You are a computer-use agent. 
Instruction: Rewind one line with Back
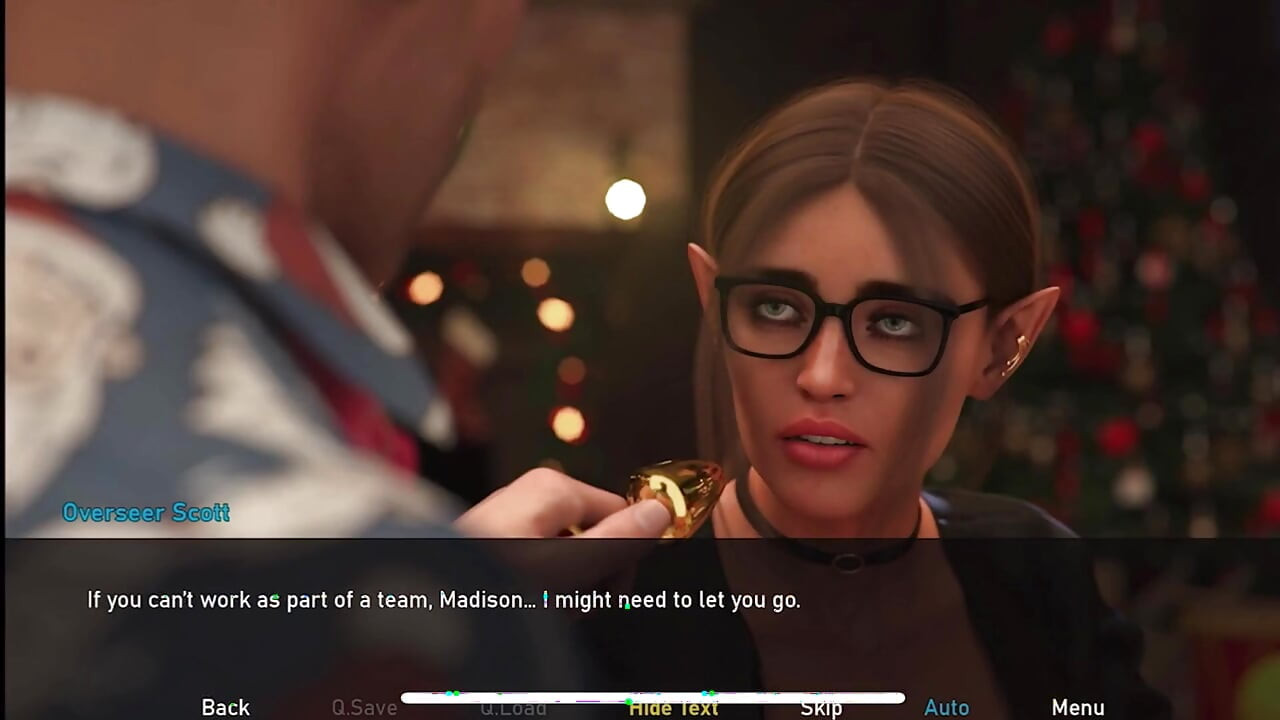pos(224,707)
